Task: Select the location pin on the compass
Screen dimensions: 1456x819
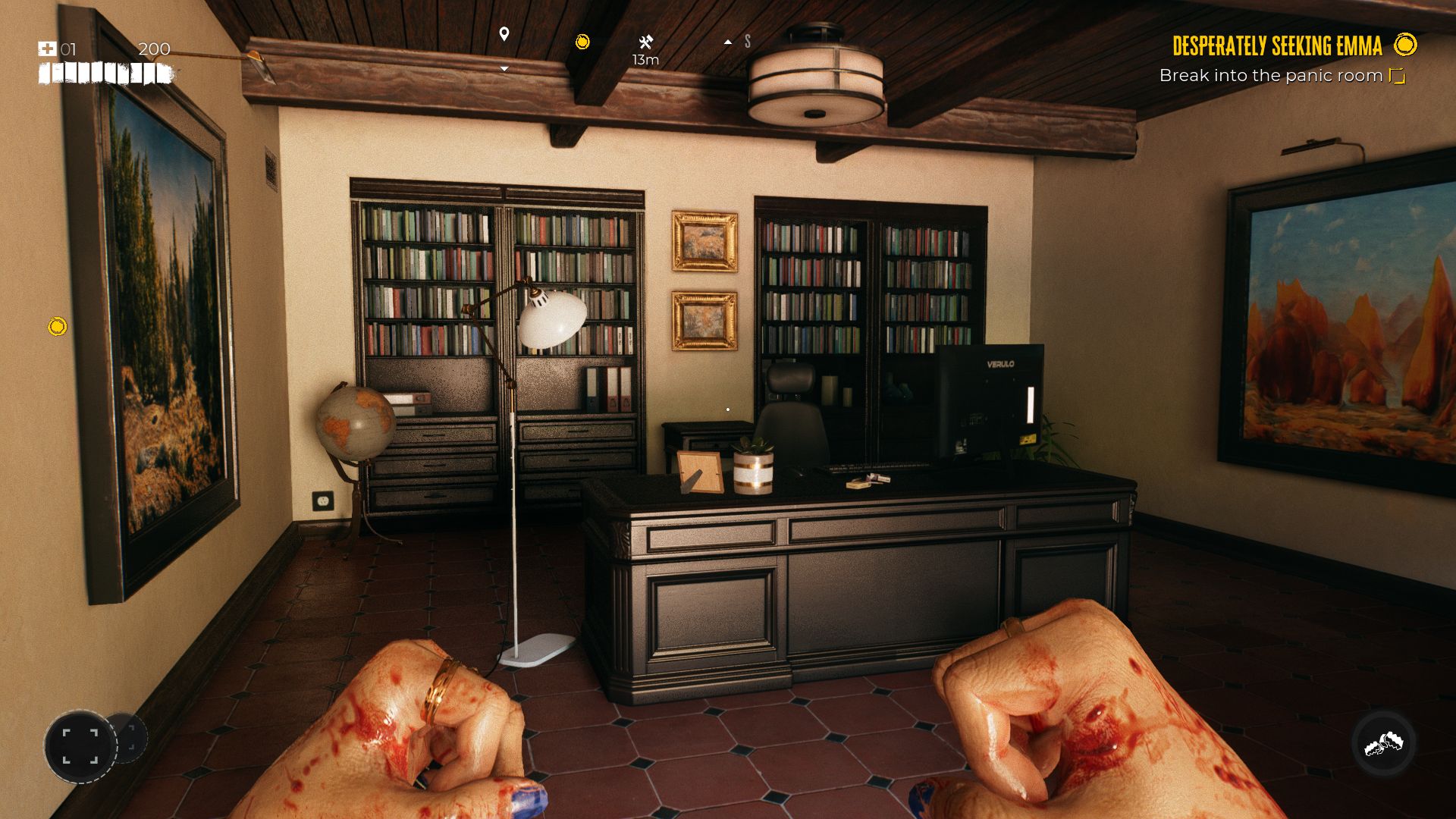Action: pyautogui.click(x=504, y=34)
